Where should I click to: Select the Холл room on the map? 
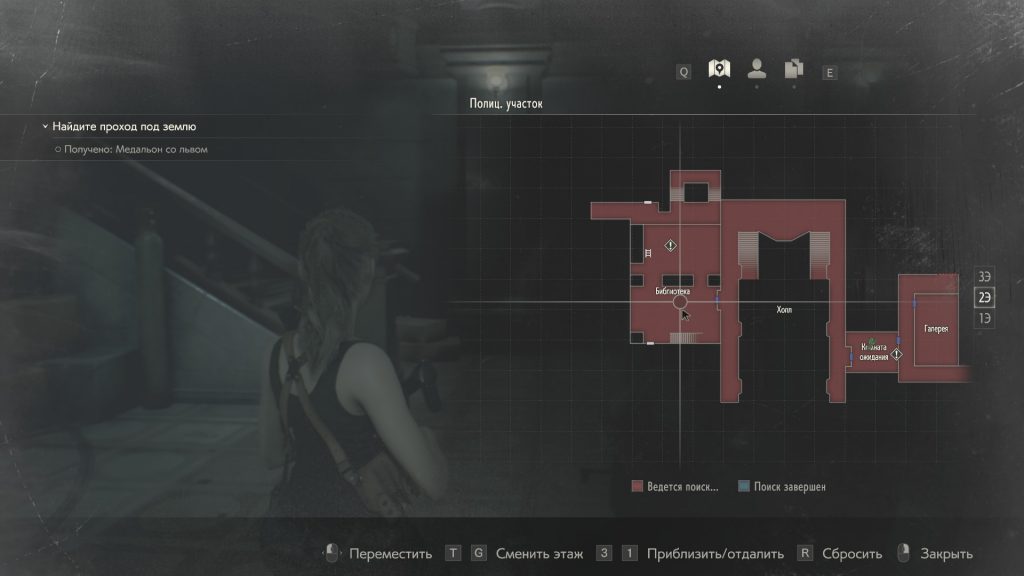(785, 310)
